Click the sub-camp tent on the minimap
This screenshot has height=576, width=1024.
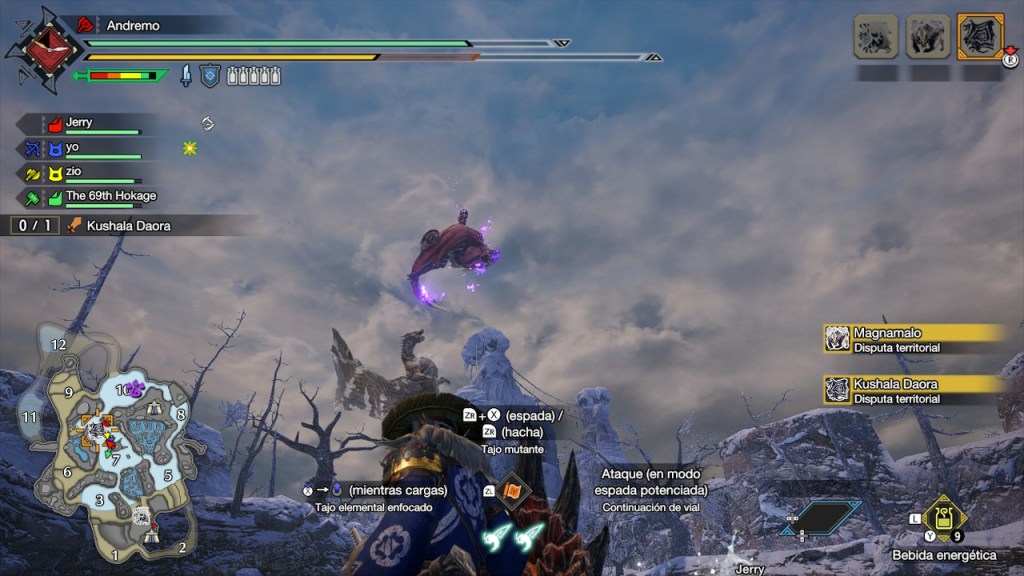point(155,409)
